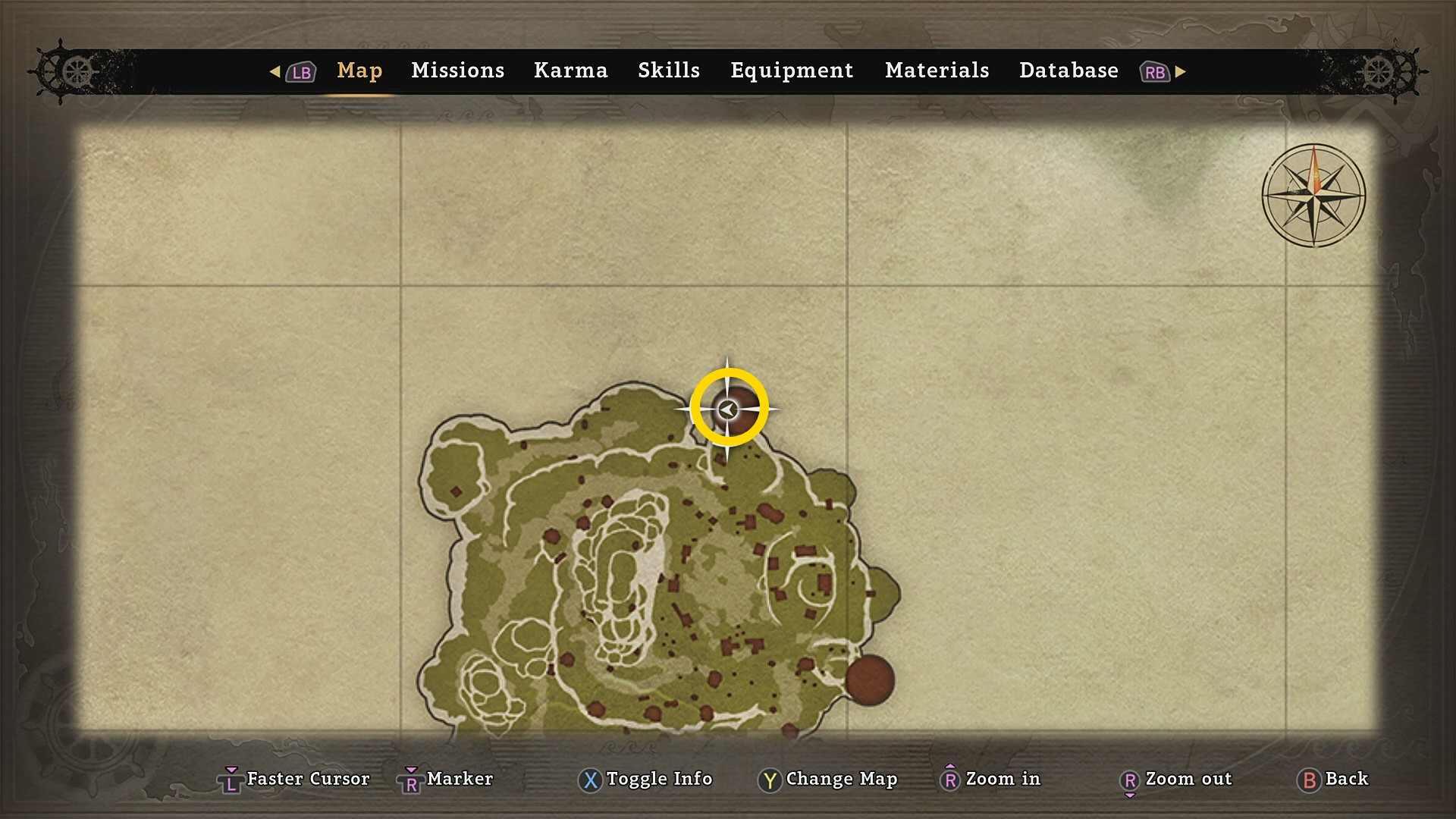This screenshot has height=819, width=1456.
Task: Select the Karma tab
Action: tap(570, 71)
